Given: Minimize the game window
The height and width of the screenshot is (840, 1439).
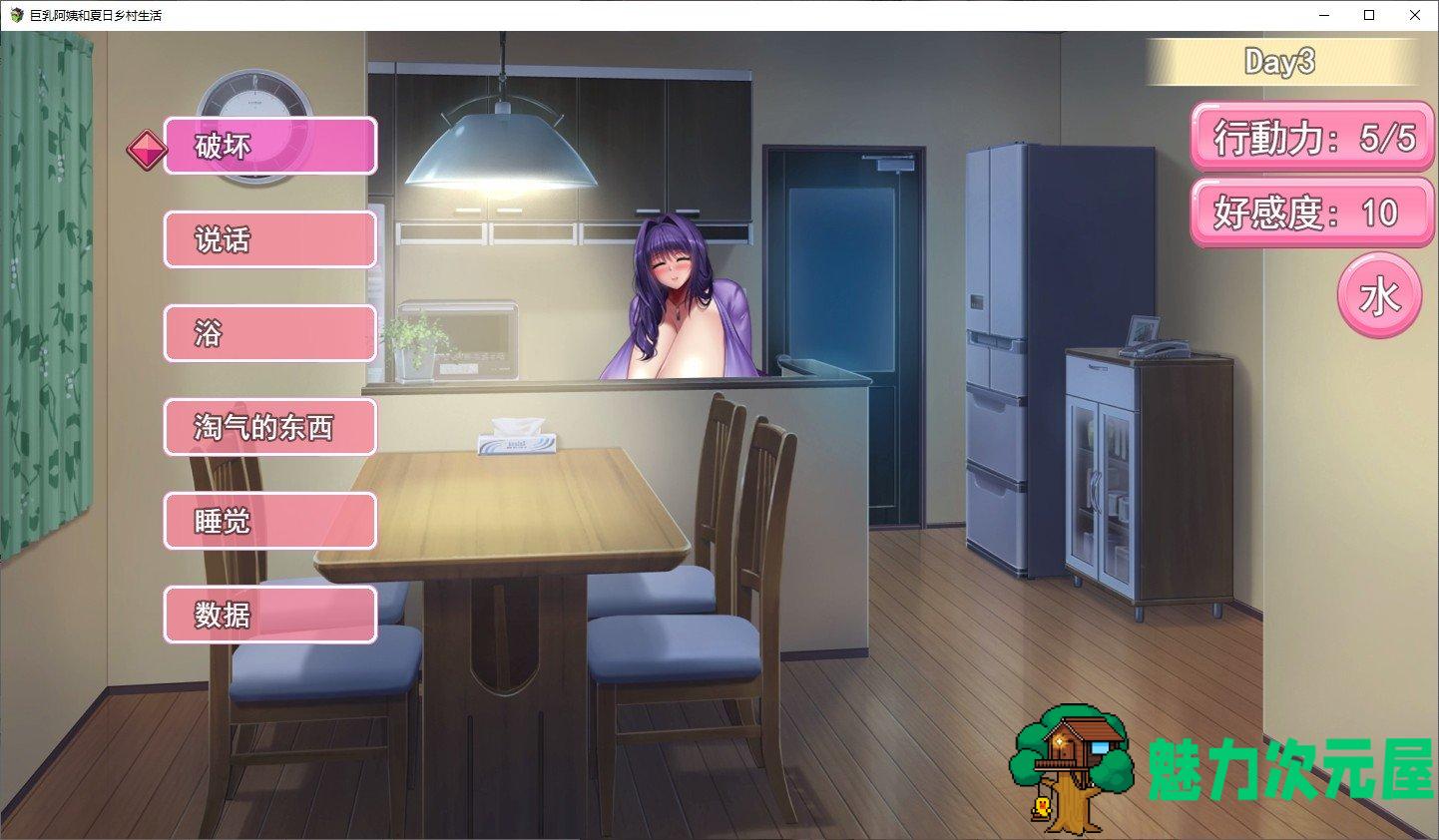Looking at the screenshot, I should tap(1324, 15).
